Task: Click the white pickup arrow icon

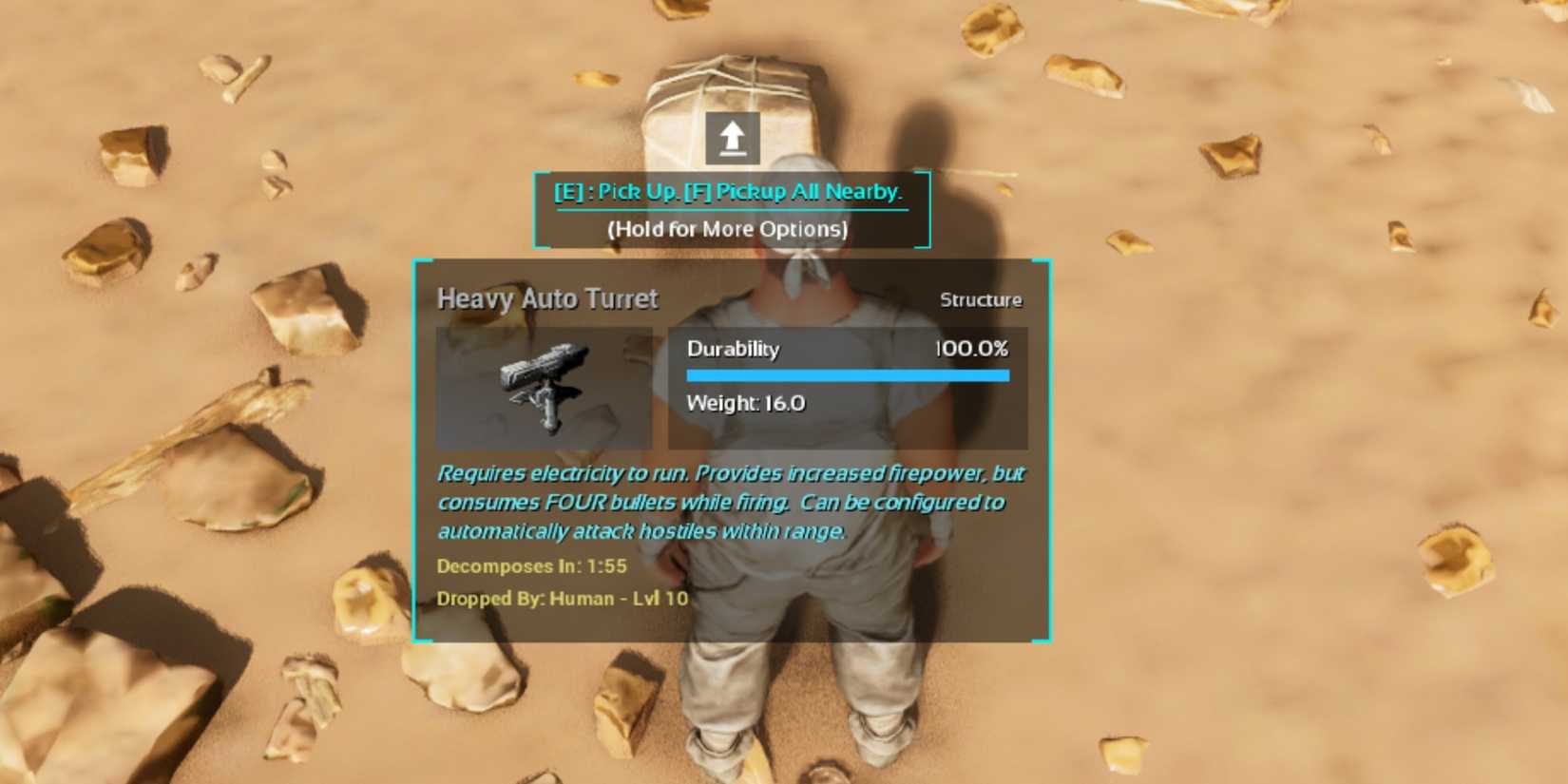Action: click(x=731, y=137)
